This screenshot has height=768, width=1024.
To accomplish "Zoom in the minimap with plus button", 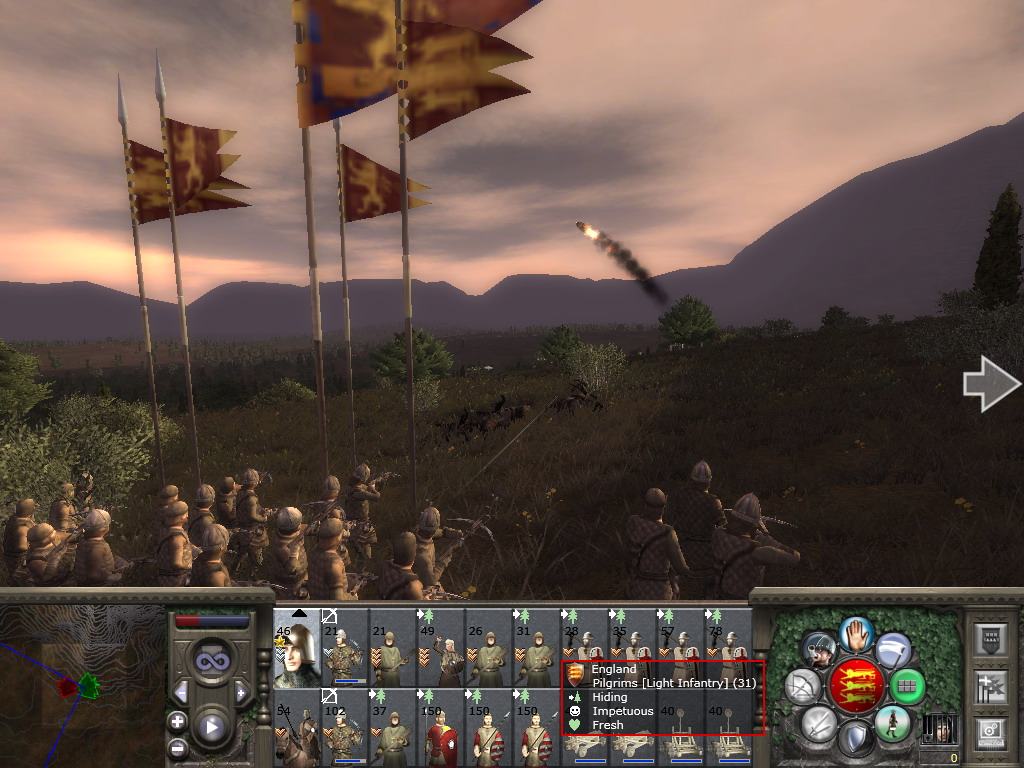I will (x=177, y=721).
